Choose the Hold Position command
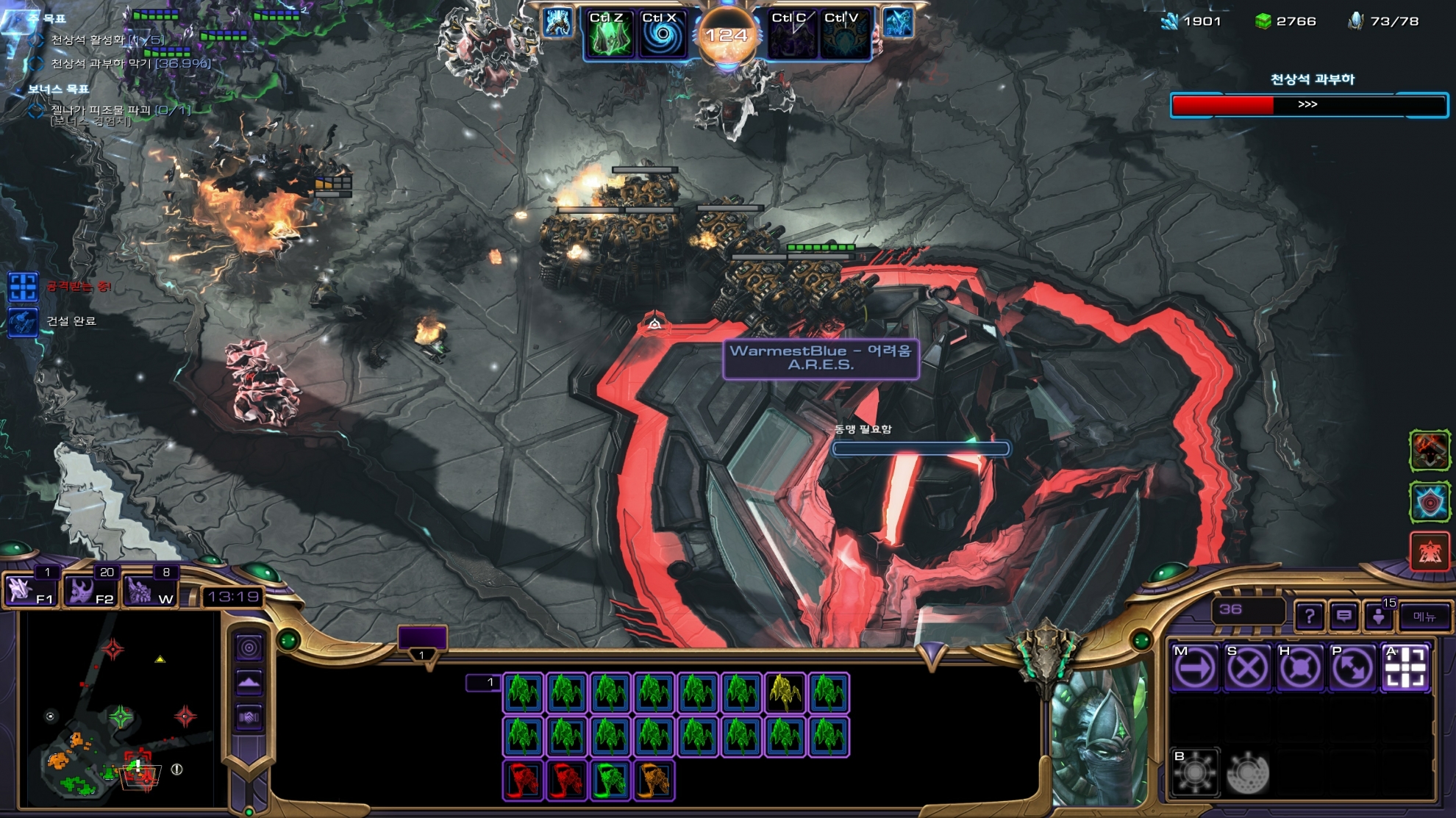Screen dimensions: 1456x818 point(1299,668)
